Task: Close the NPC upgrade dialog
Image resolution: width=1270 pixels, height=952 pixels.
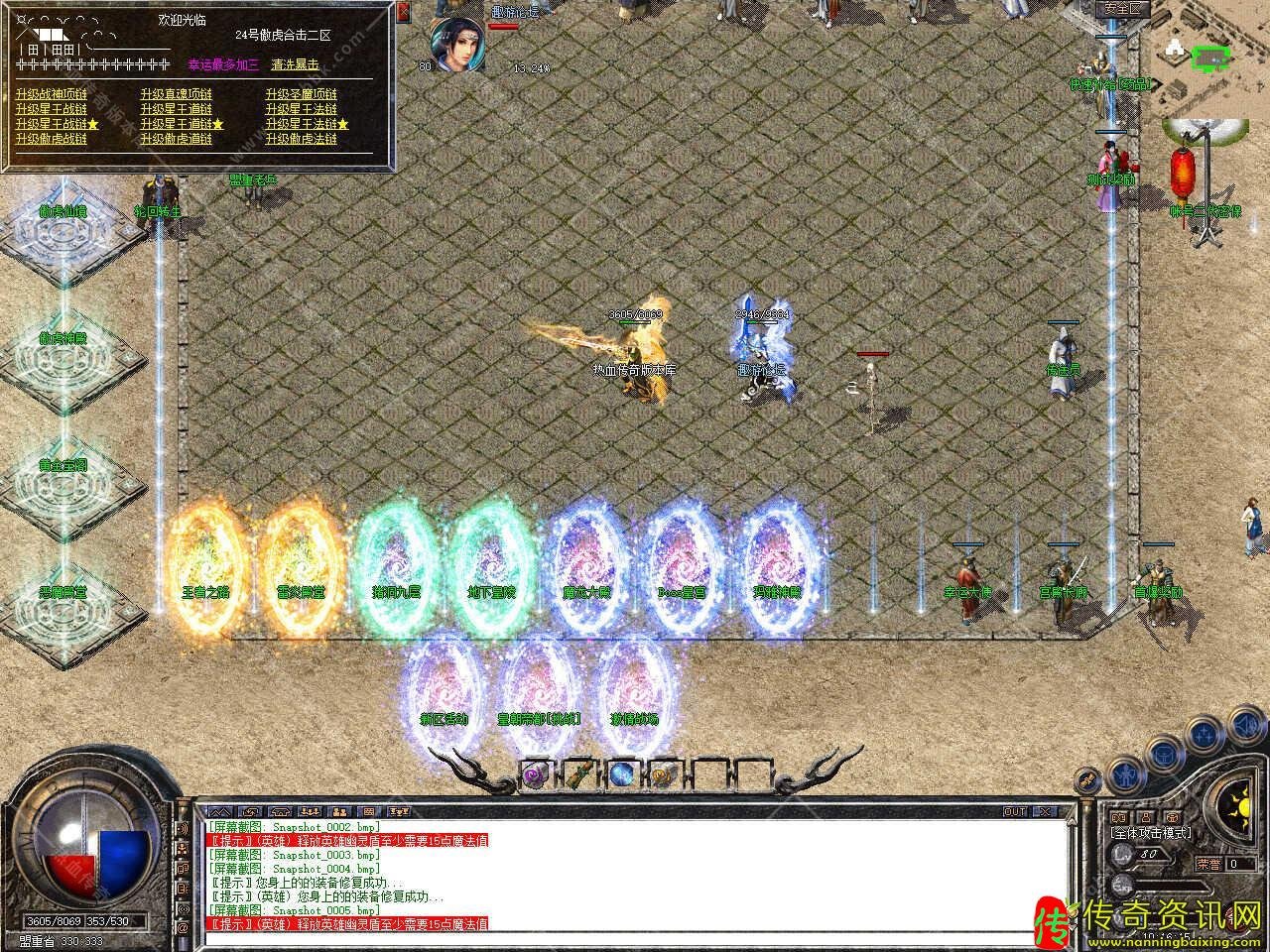Action: 403,13
